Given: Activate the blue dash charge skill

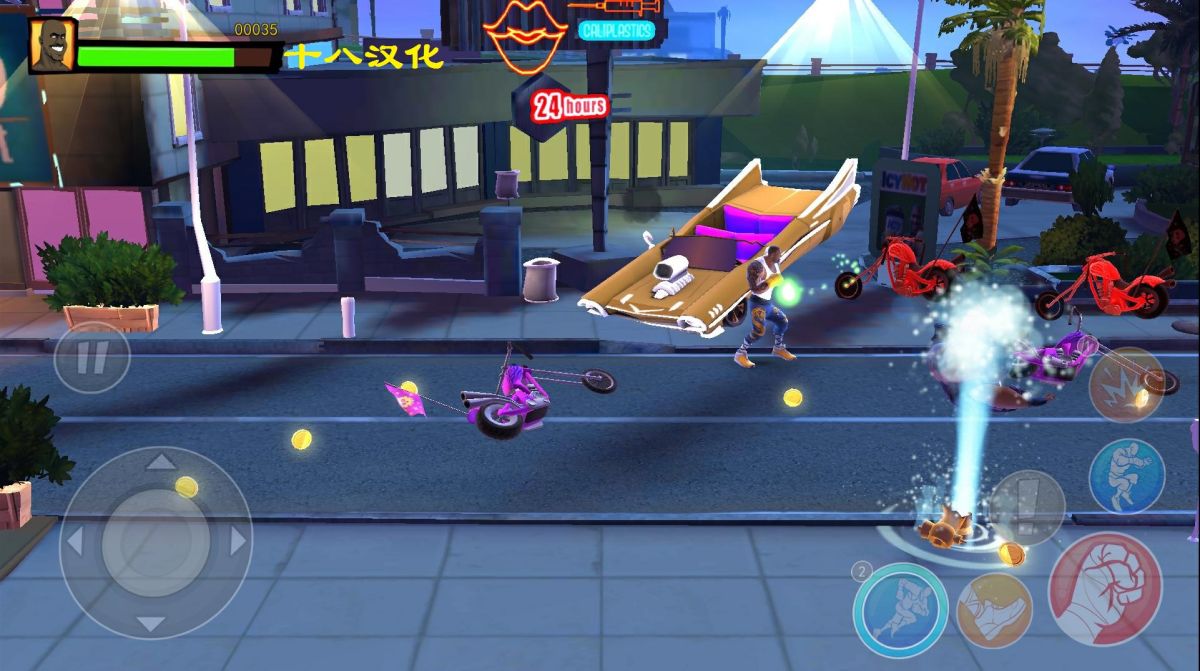Looking at the screenshot, I should (x=901, y=610).
